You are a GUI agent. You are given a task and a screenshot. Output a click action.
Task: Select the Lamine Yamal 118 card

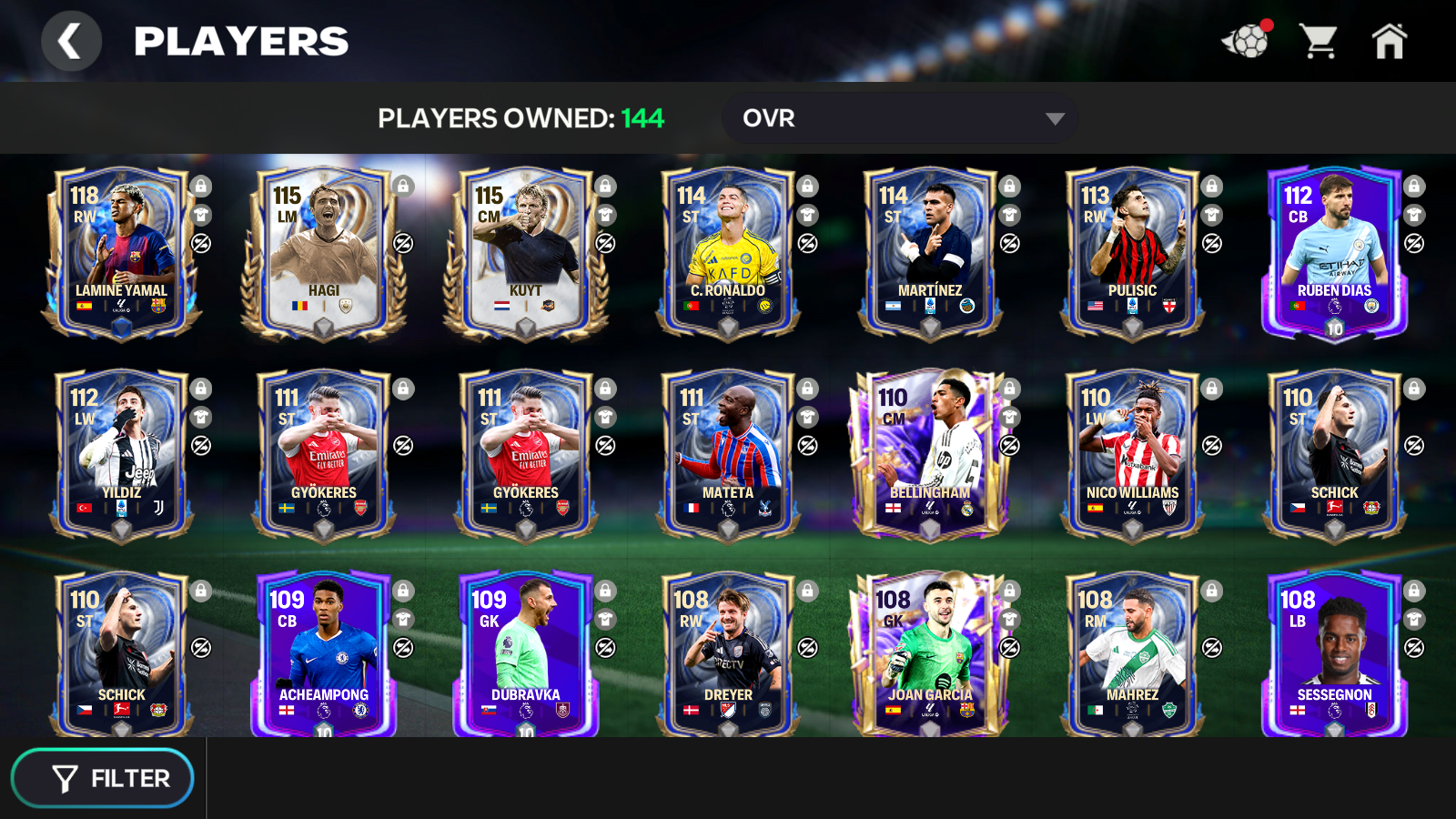coord(121,252)
